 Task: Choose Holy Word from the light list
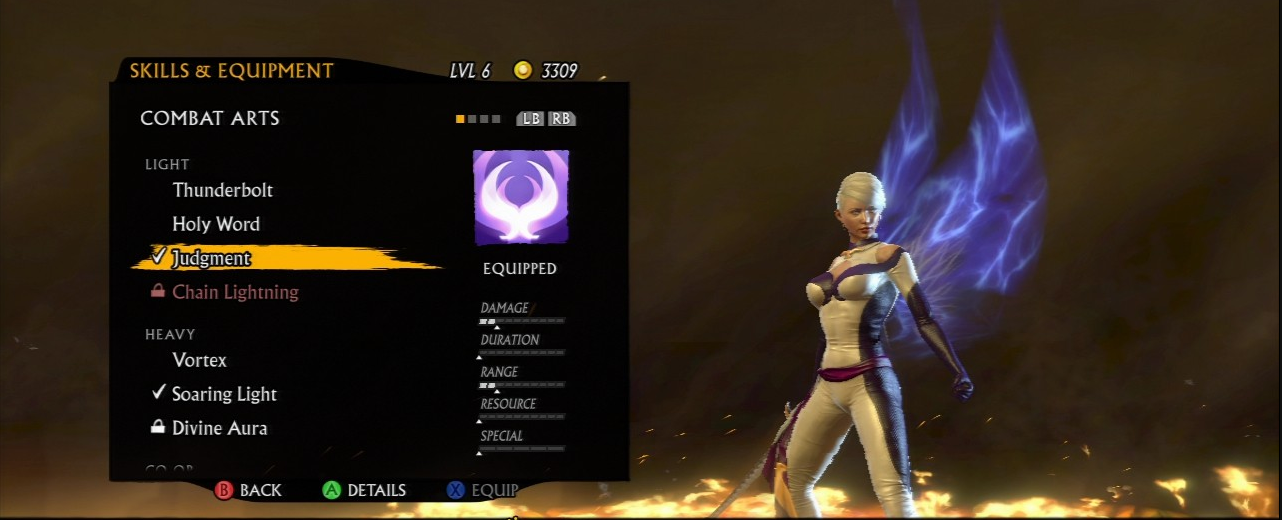point(216,224)
